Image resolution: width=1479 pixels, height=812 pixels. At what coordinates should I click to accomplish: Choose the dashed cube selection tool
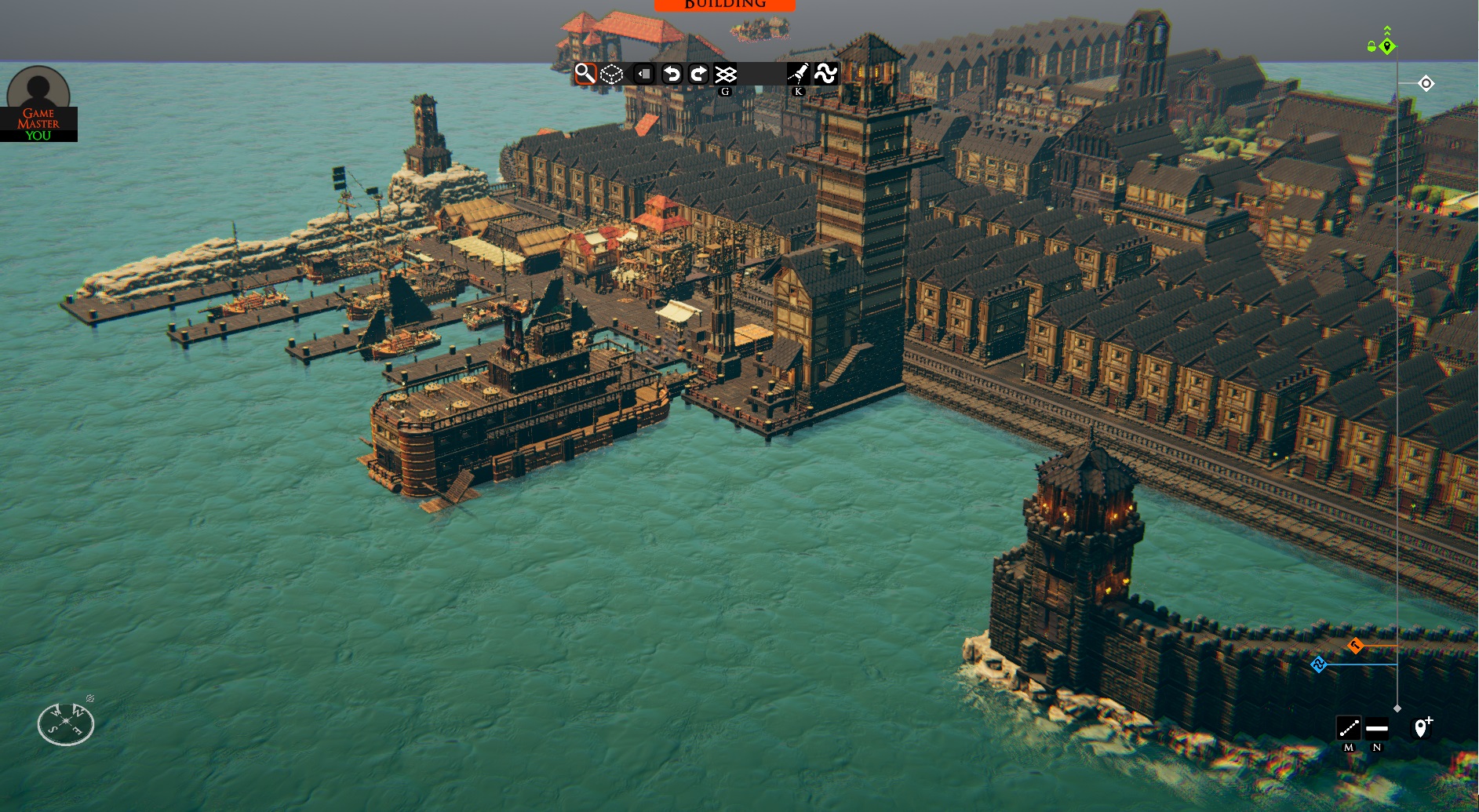[x=612, y=74]
